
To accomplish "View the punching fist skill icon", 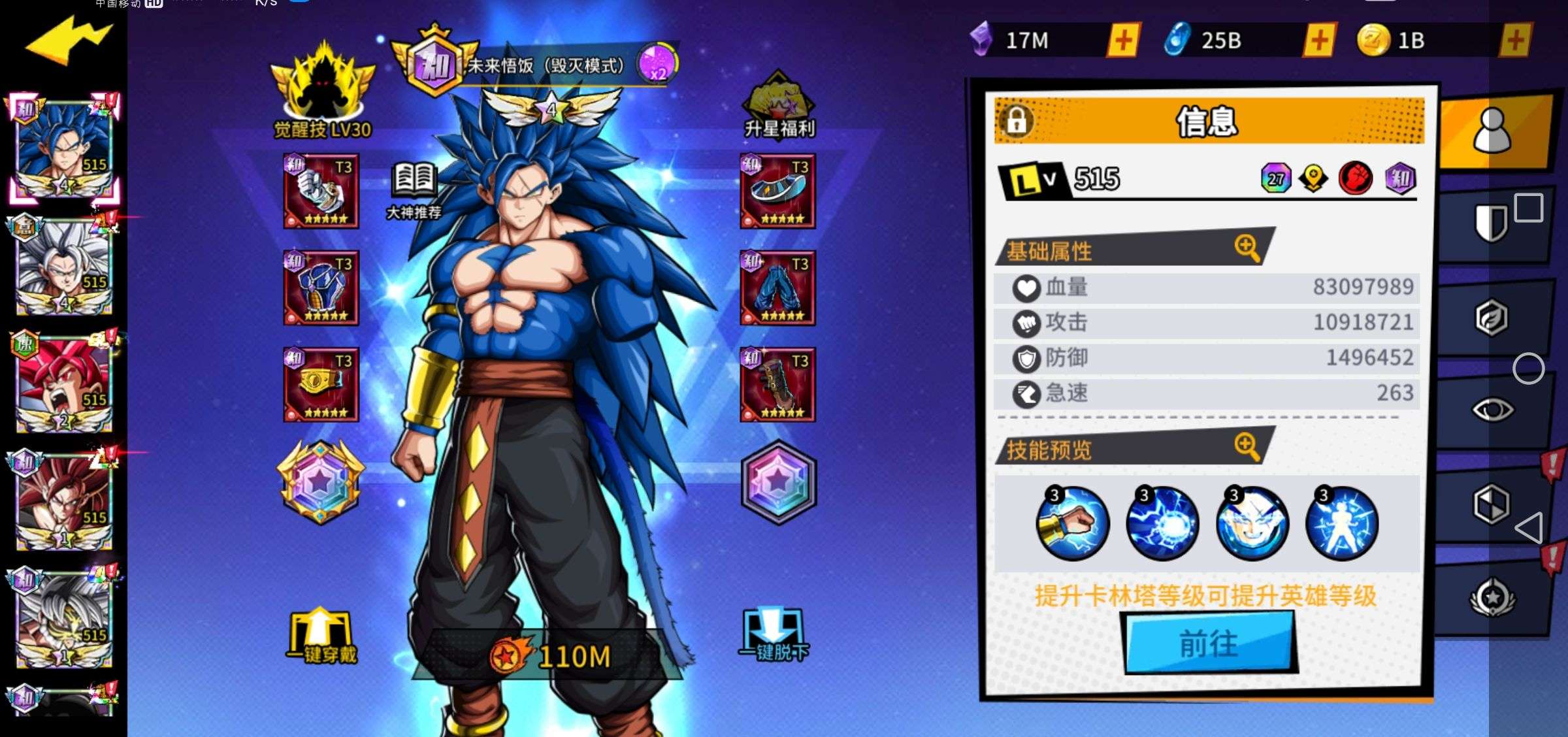I will (1072, 524).
